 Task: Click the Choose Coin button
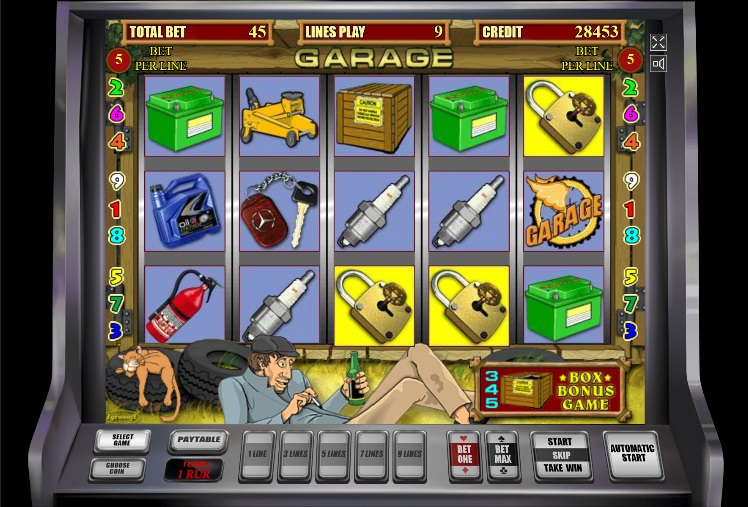pyautogui.click(x=117, y=468)
